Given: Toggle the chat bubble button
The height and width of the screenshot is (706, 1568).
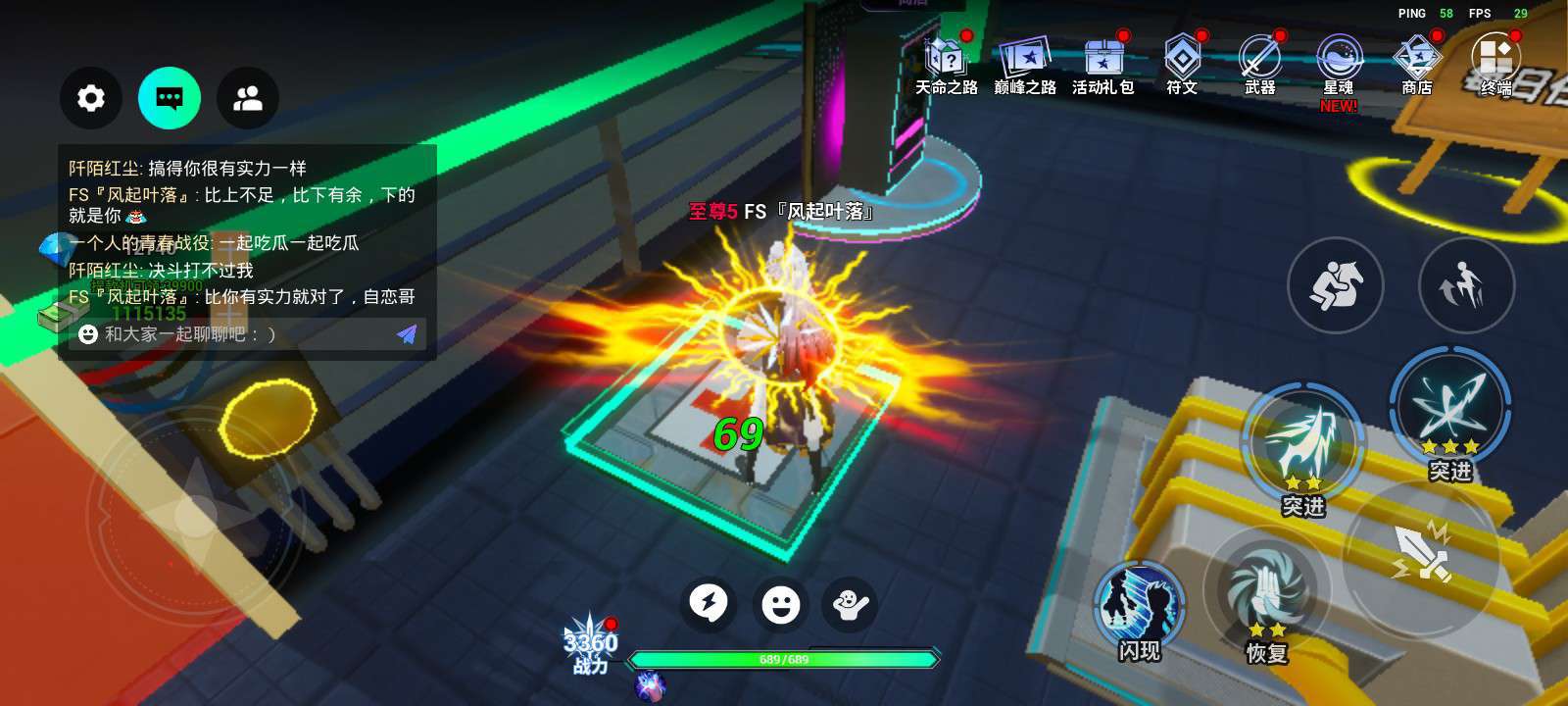Looking at the screenshot, I should [x=170, y=98].
